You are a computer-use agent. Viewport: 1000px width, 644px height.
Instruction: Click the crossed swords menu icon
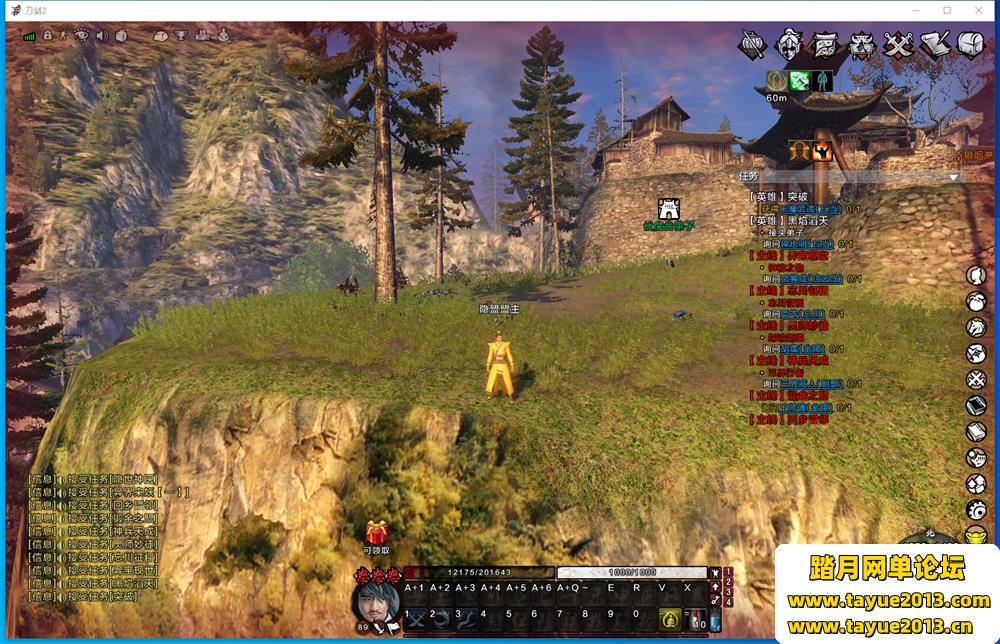pos(900,45)
